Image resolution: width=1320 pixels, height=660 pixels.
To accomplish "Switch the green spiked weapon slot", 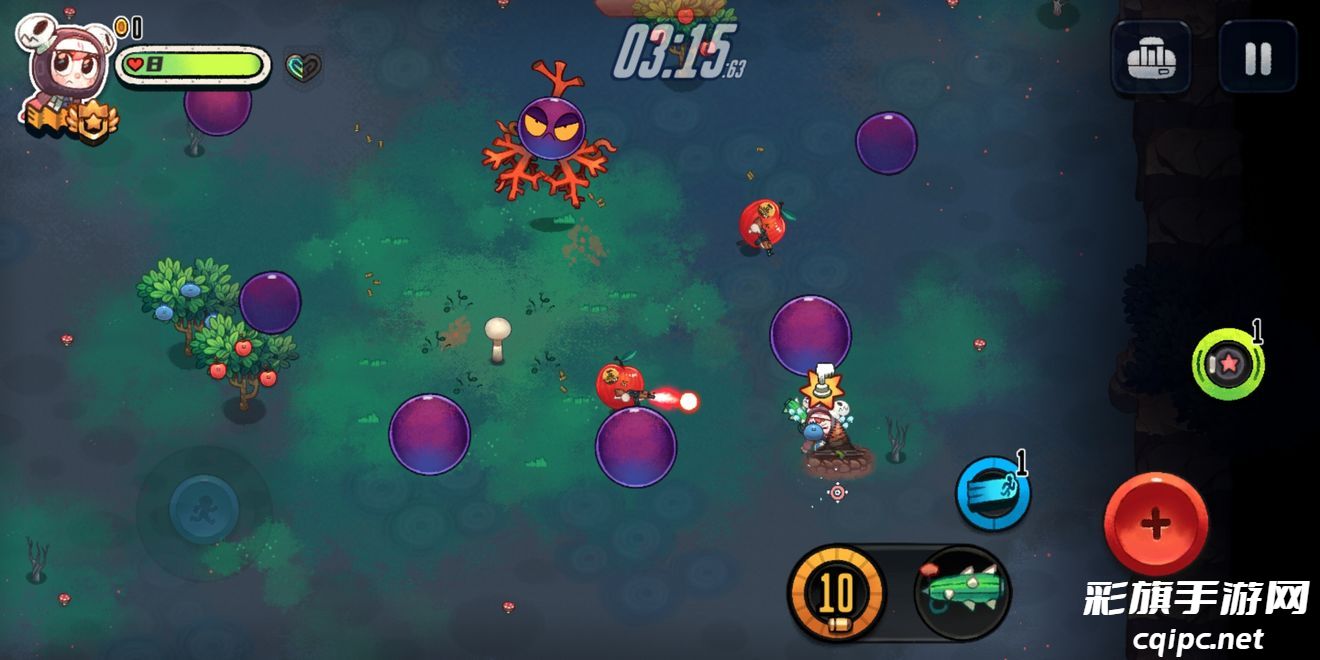I will click(x=962, y=592).
